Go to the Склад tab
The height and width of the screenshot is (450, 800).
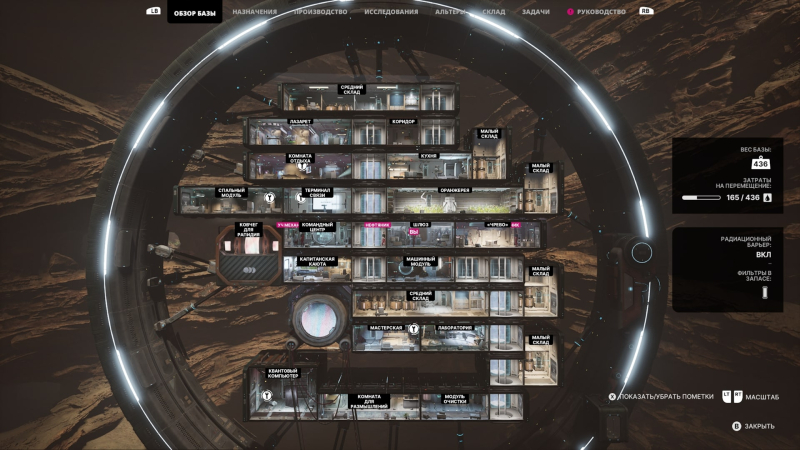pyautogui.click(x=493, y=12)
